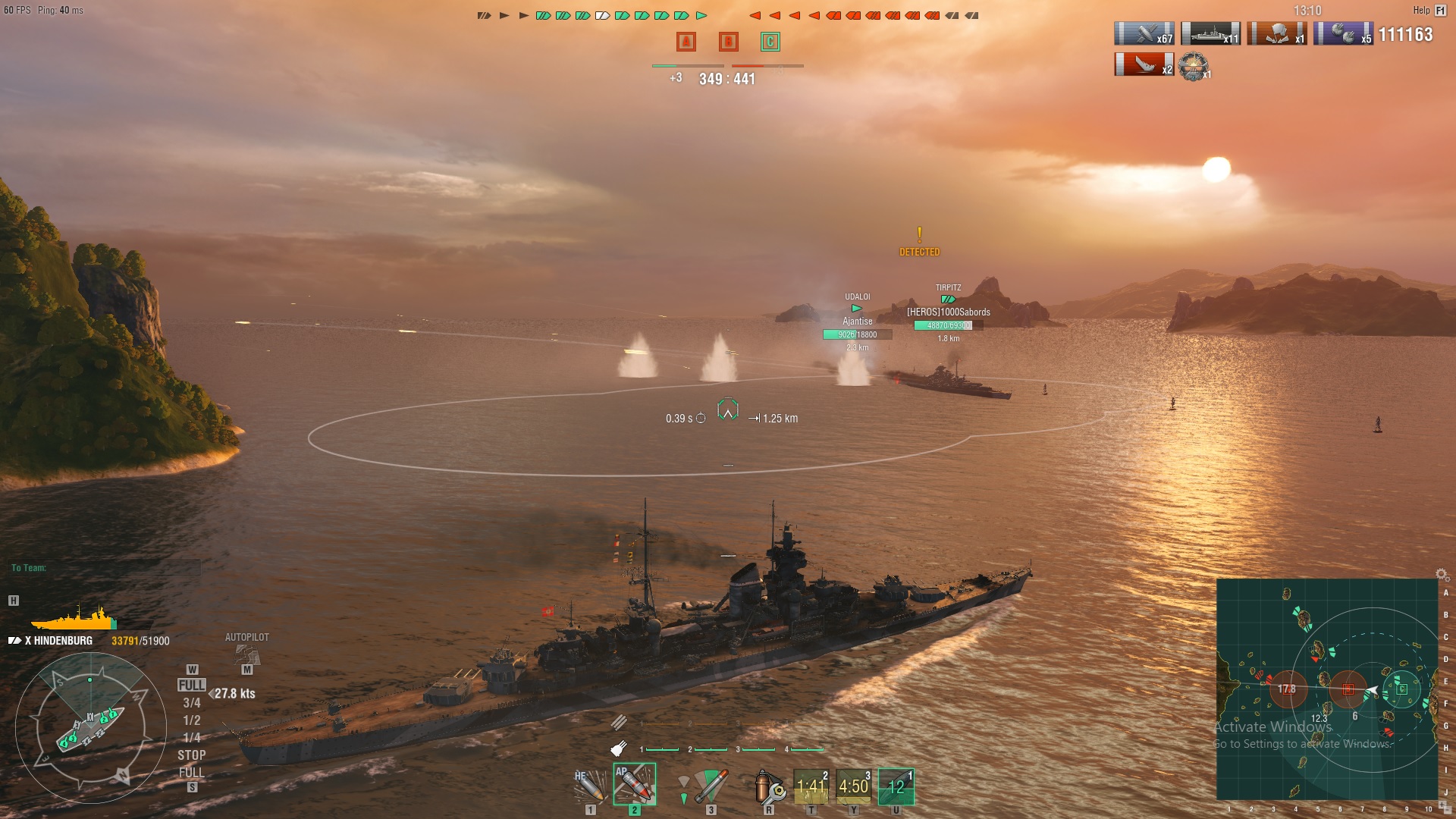
Task: Click the capture point A indicator
Action: coord(686,42)
